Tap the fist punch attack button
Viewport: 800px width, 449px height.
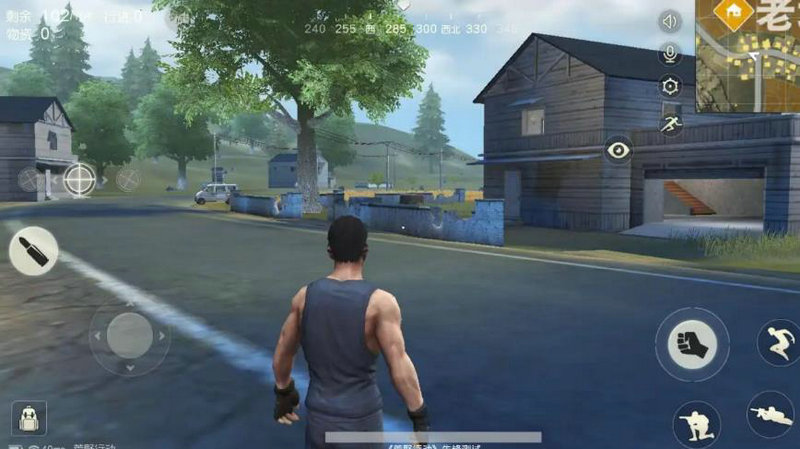point(692,343)
